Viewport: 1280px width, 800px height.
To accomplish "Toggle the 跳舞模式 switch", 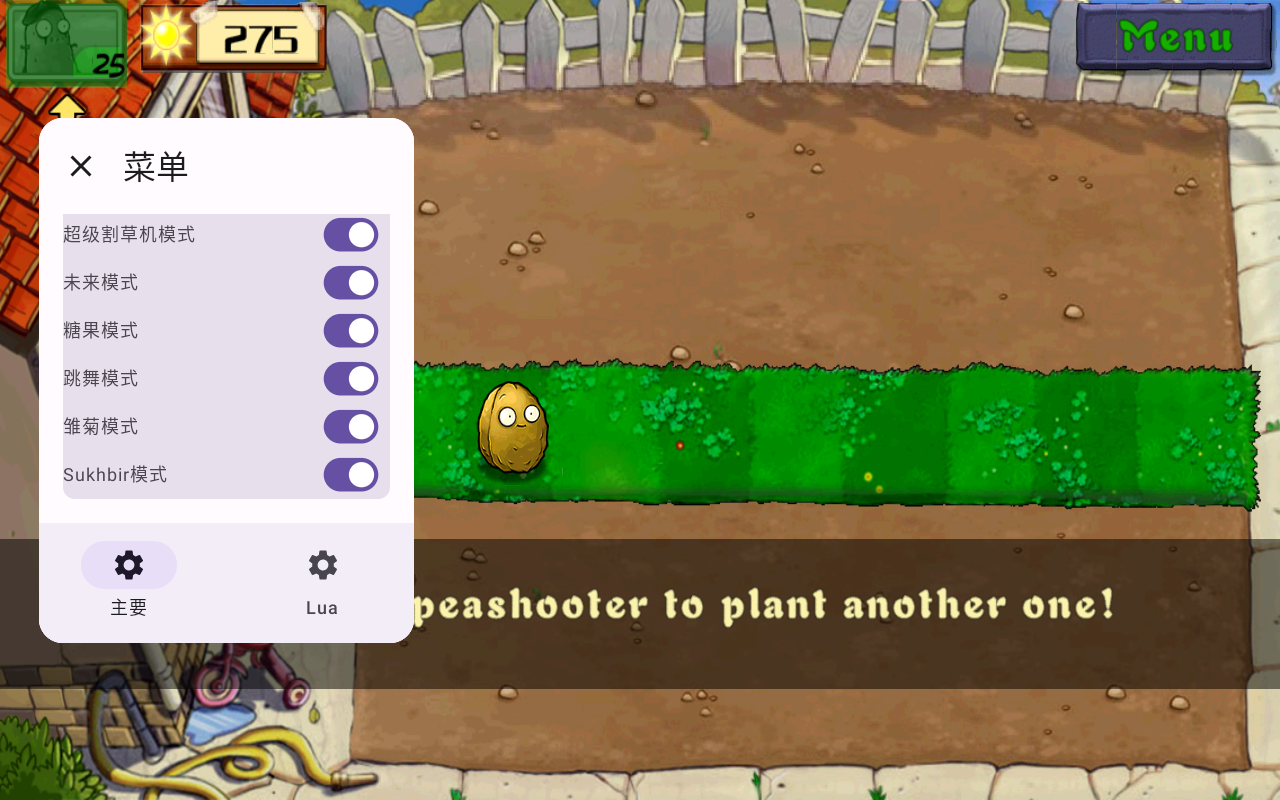I will coord(350,379).
